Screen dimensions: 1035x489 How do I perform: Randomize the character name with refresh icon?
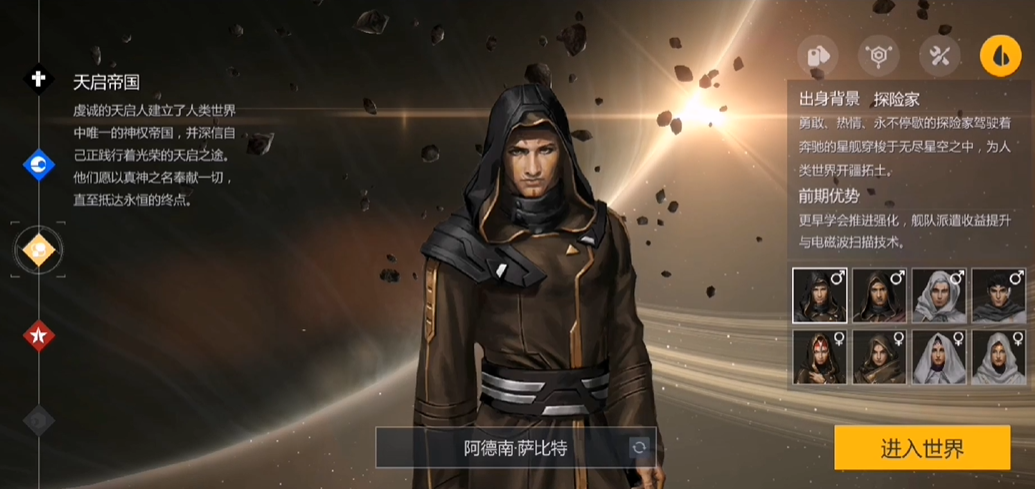639,448
